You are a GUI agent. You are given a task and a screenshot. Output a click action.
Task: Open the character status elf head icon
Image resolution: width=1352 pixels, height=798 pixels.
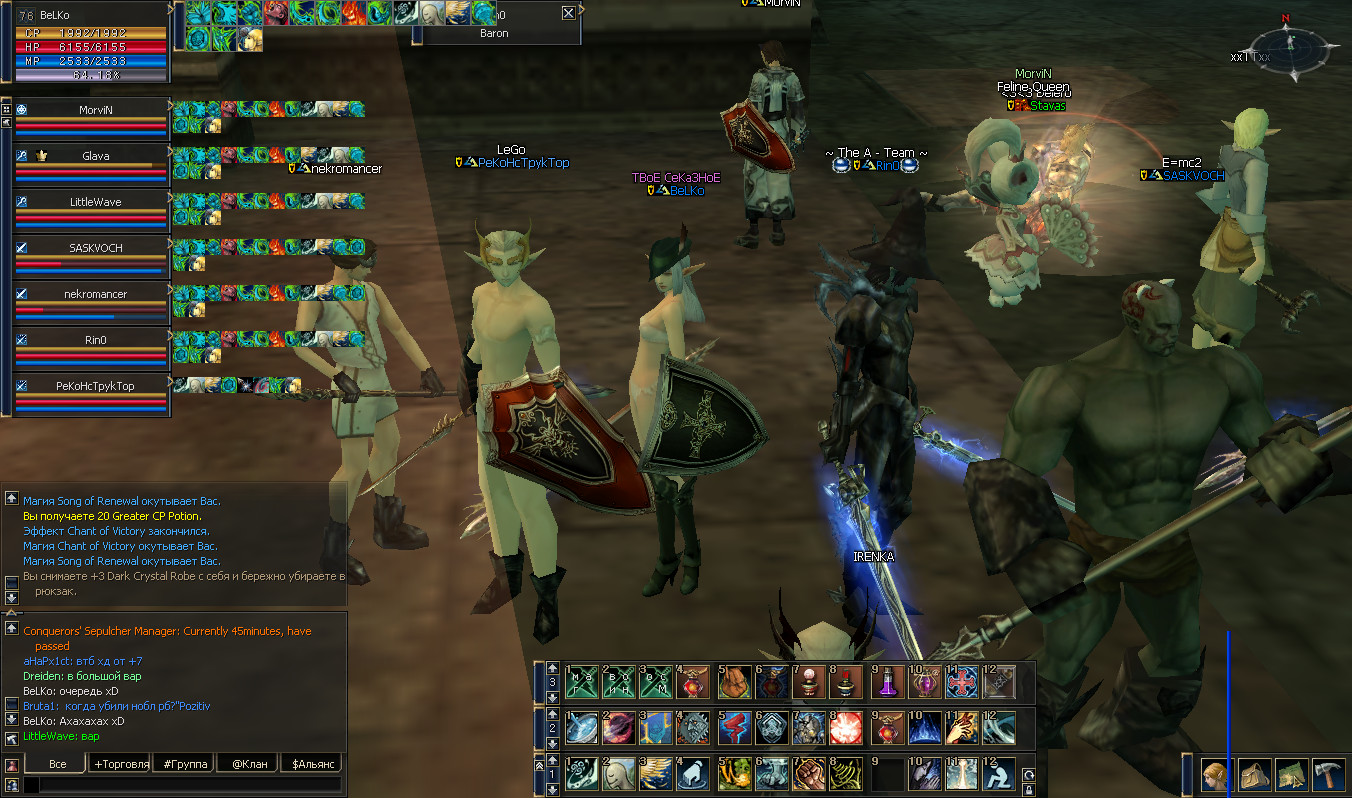point(1216,774)
